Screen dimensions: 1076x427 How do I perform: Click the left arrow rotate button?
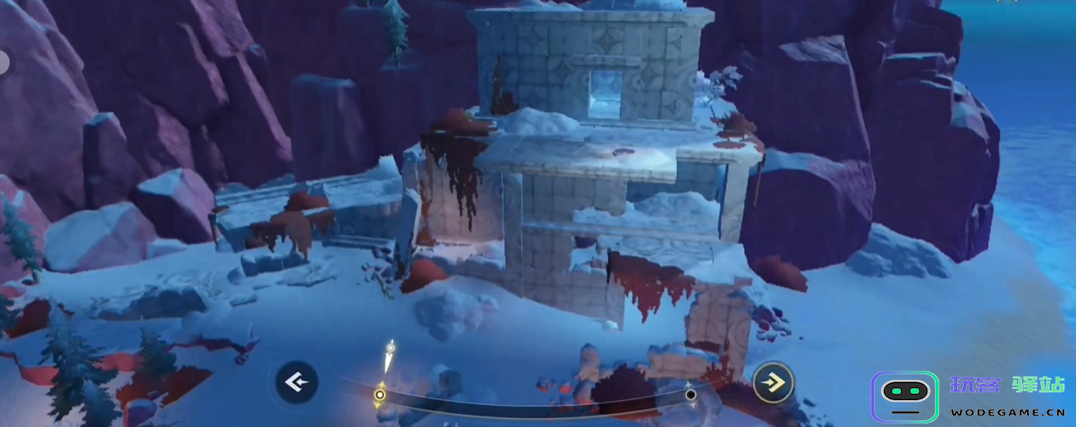tap(296, 381)
